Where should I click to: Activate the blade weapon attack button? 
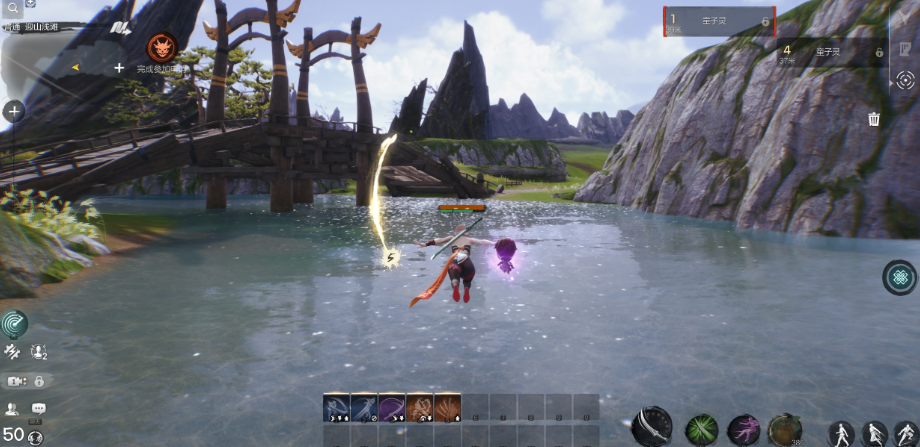(652, 426)
